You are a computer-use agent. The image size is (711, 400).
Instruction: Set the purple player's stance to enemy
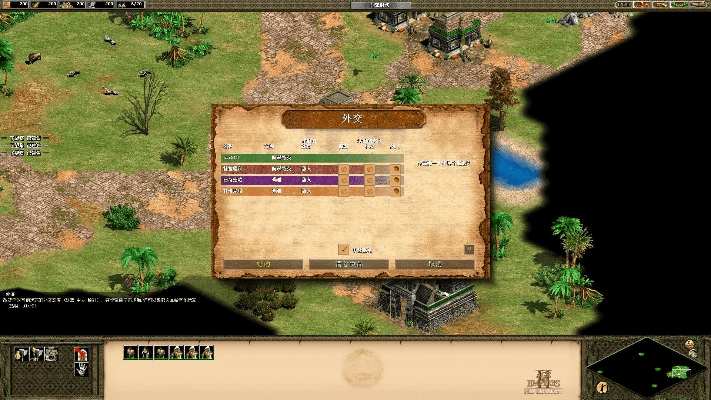click(x=396, y=180)
